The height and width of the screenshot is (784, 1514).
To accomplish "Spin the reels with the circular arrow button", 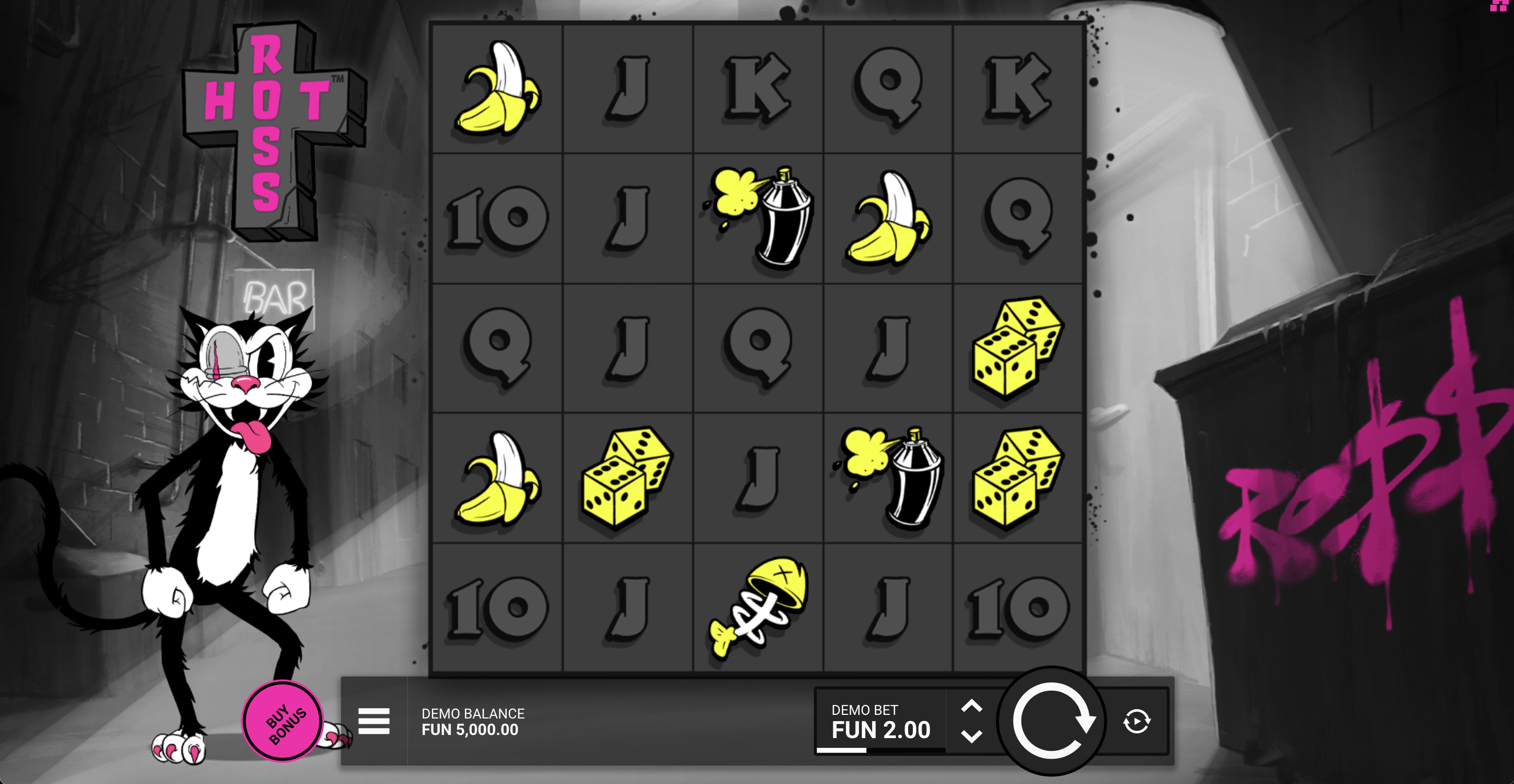I will (1052, 721).
